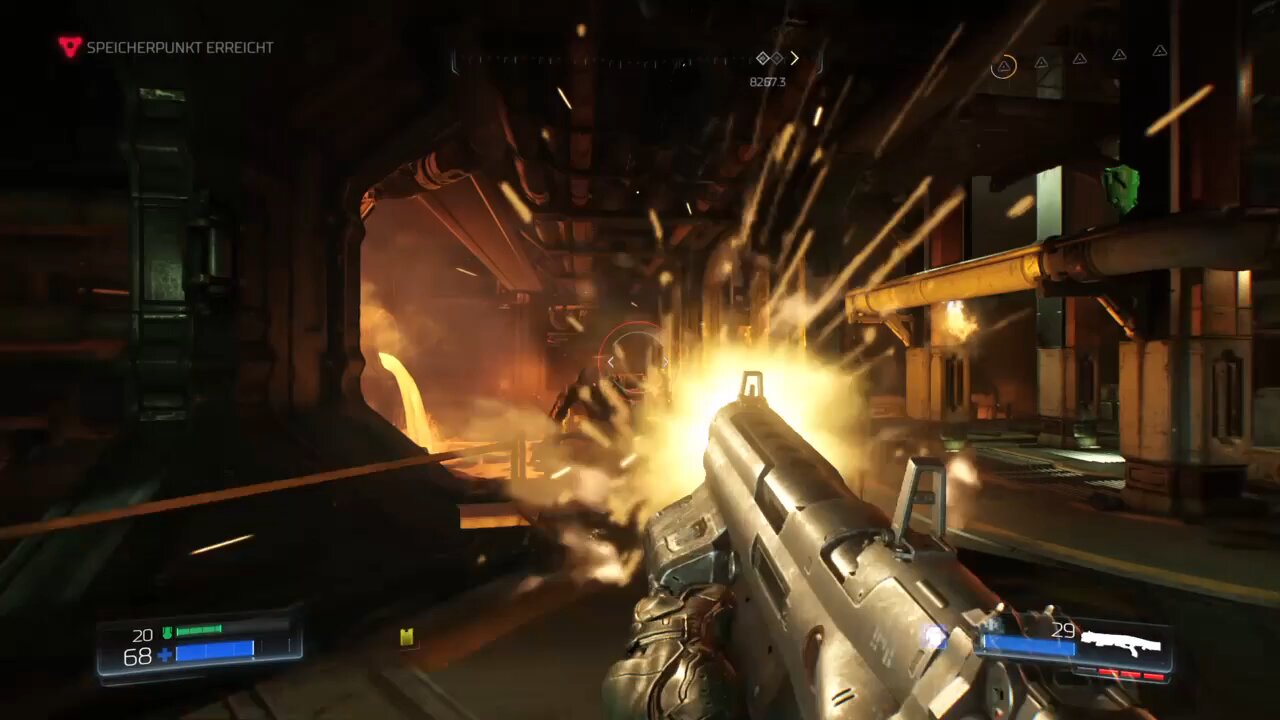Image resolution: width=1280 pixels, height=720 pixels.
Task: Select the white shotgun silhouette icon
Action: (x=1123, y=643)
